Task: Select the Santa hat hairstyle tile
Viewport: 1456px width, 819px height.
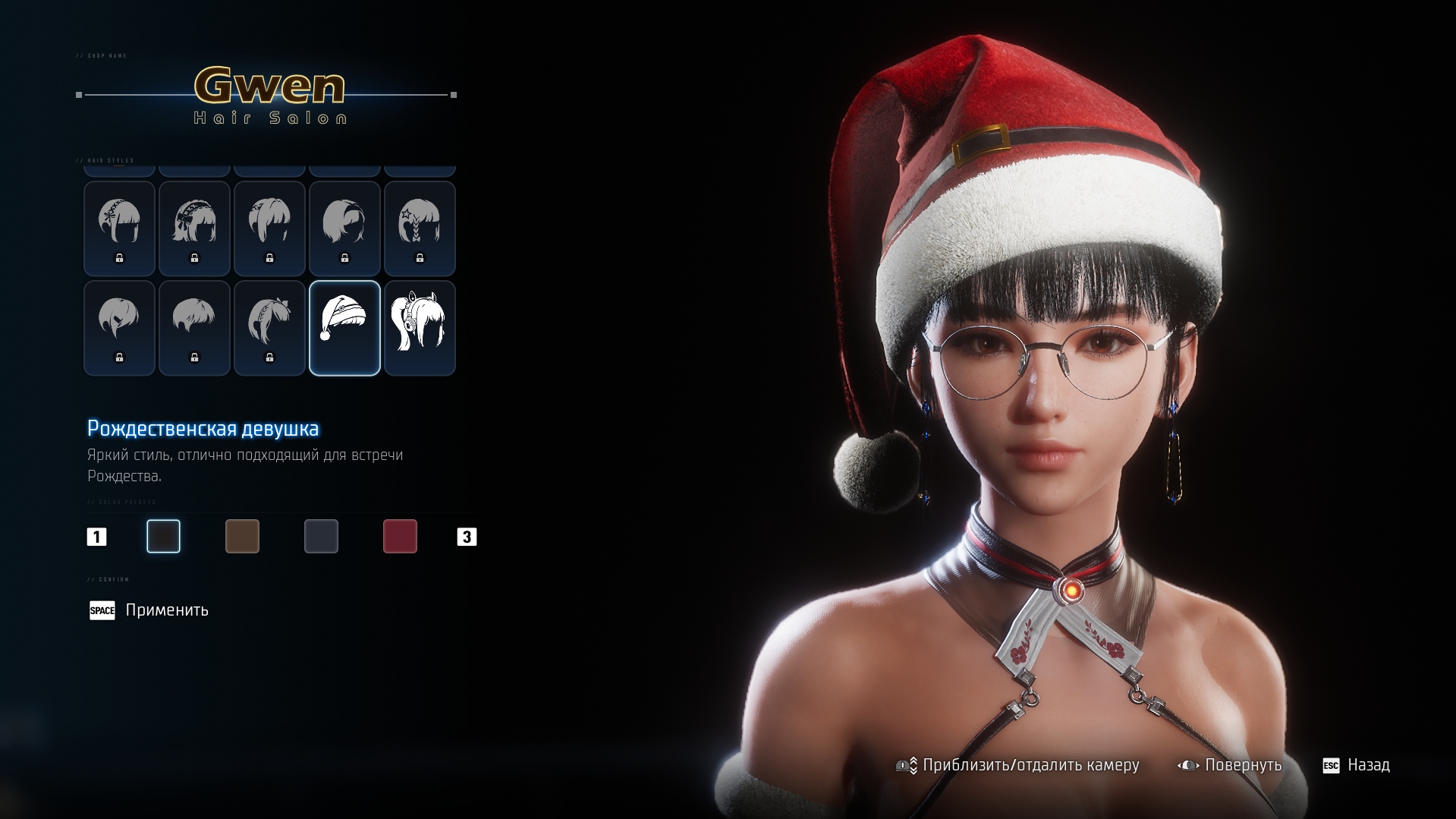Action: (344, 328)
